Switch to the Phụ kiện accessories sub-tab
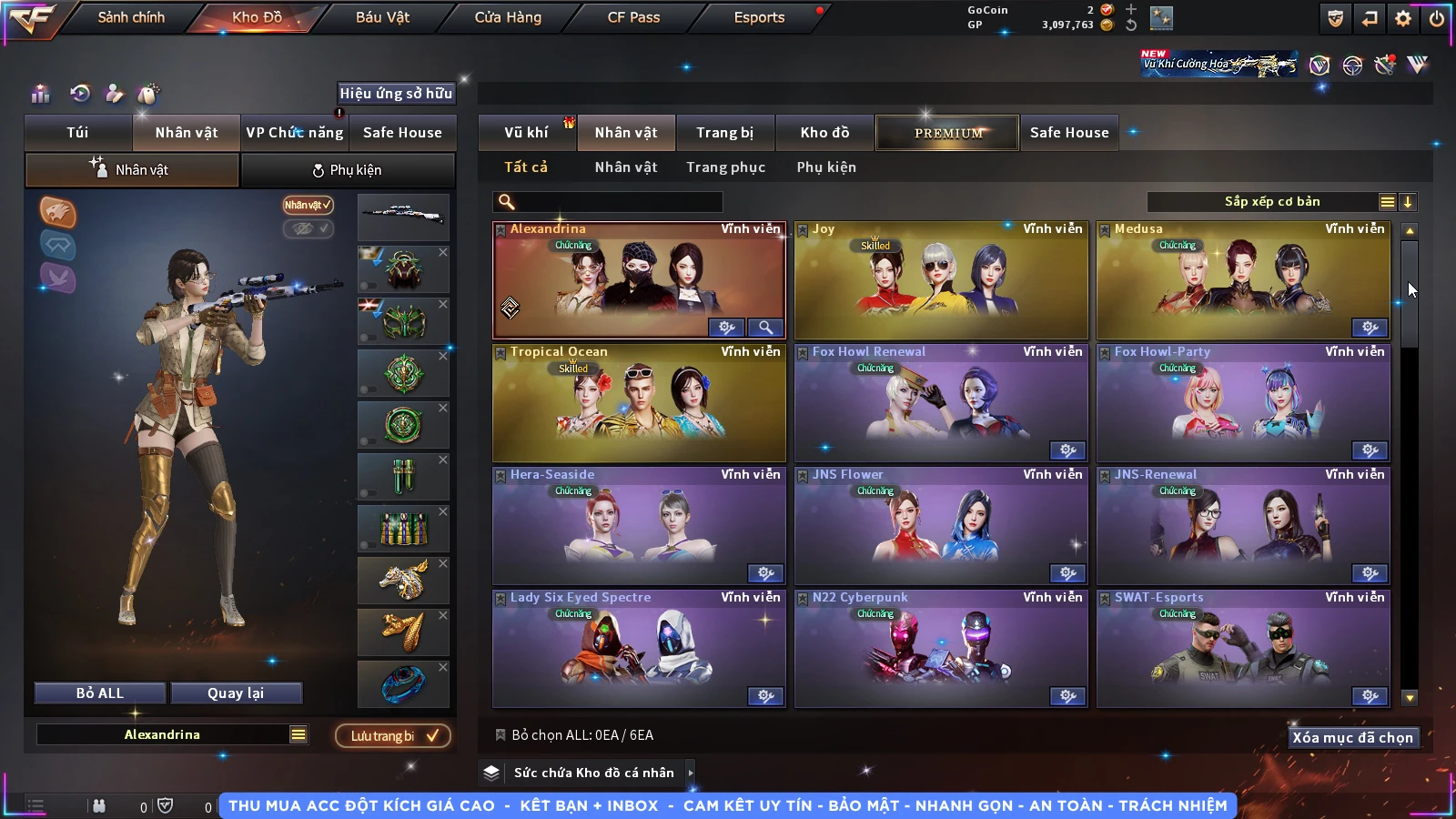The image size is (1456, 819). pos(347,170)
